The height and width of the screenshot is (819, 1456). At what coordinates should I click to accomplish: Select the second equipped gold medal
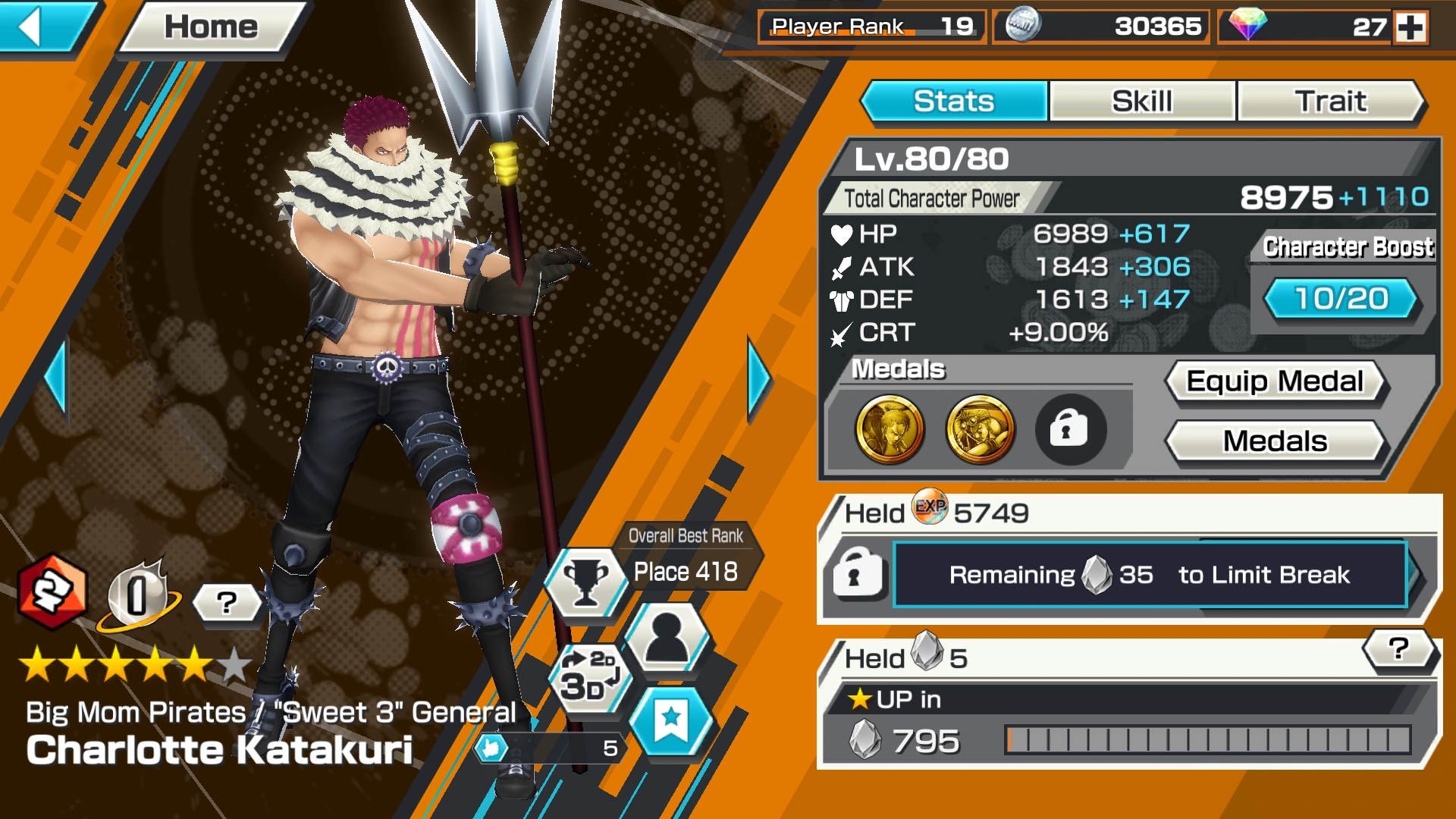click(x=981, y=430)
